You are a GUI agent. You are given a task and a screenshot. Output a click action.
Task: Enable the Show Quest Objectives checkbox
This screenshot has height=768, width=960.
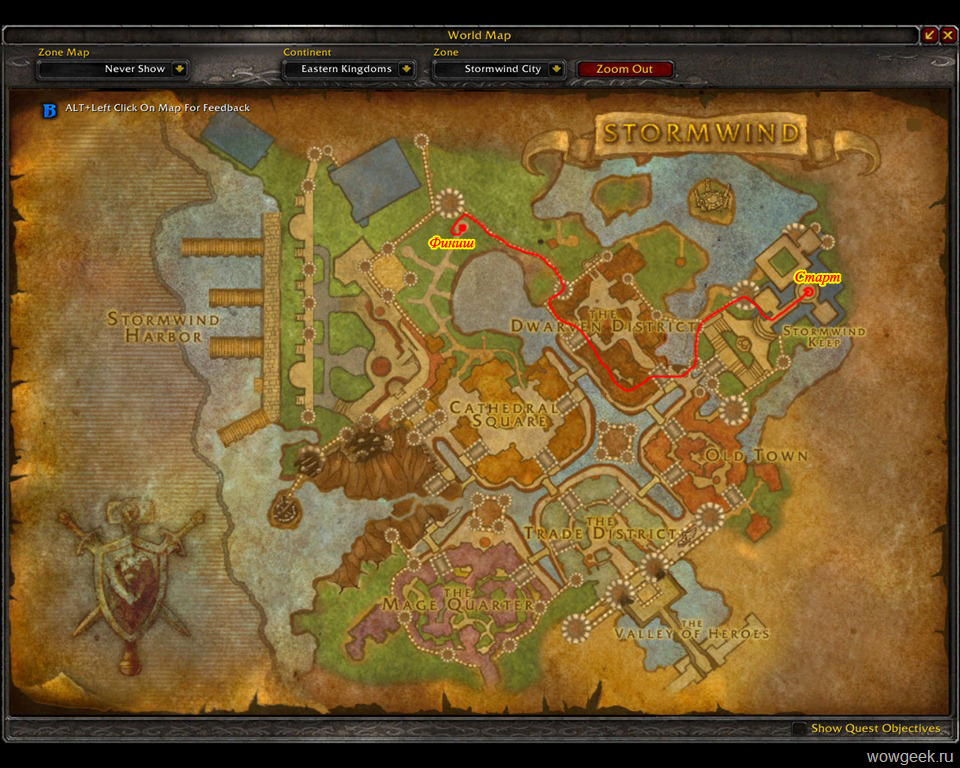pyautogui.click(x=799, y=729)
